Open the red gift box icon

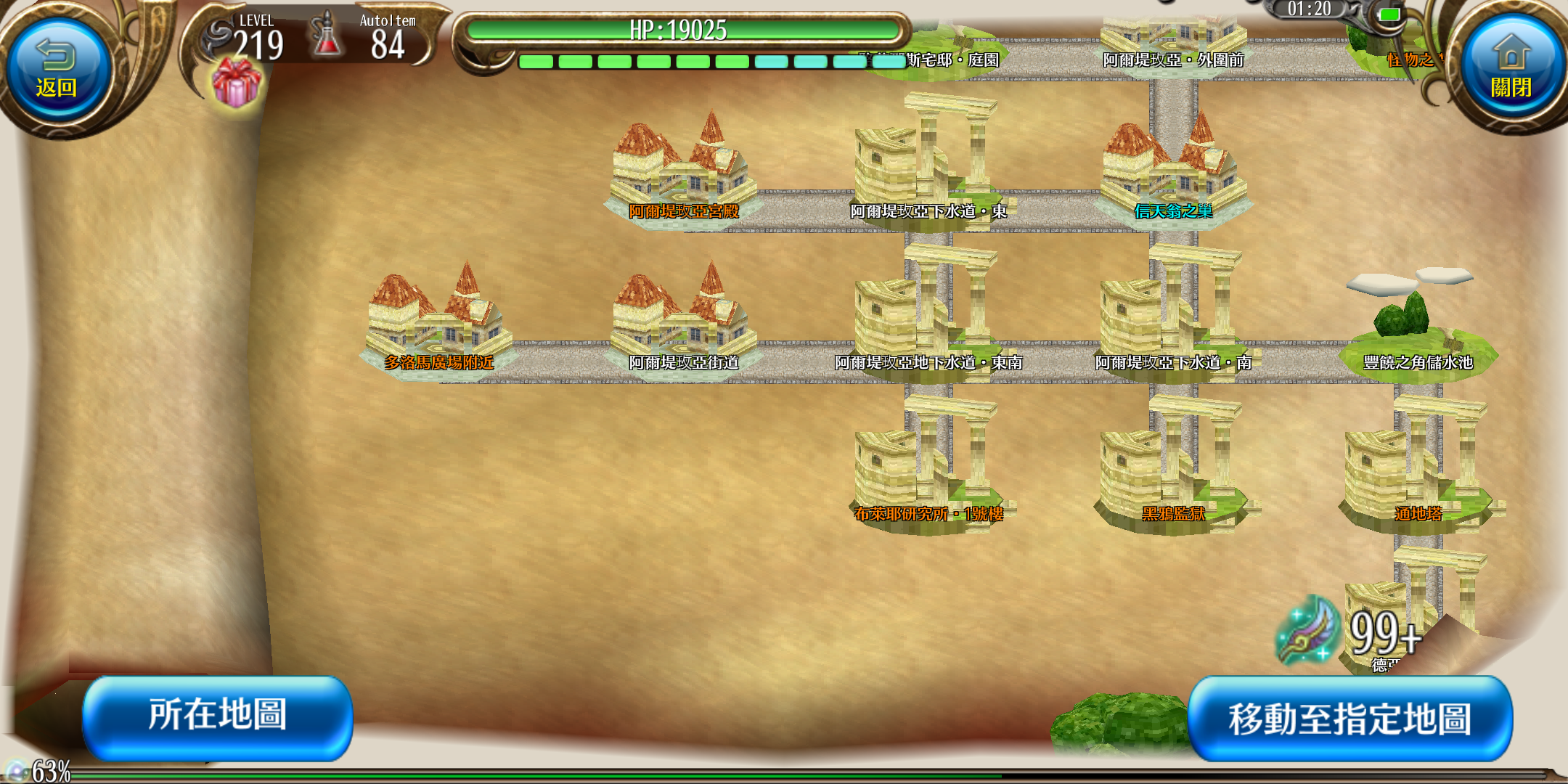pyautogui.click(x=237, y=83)
